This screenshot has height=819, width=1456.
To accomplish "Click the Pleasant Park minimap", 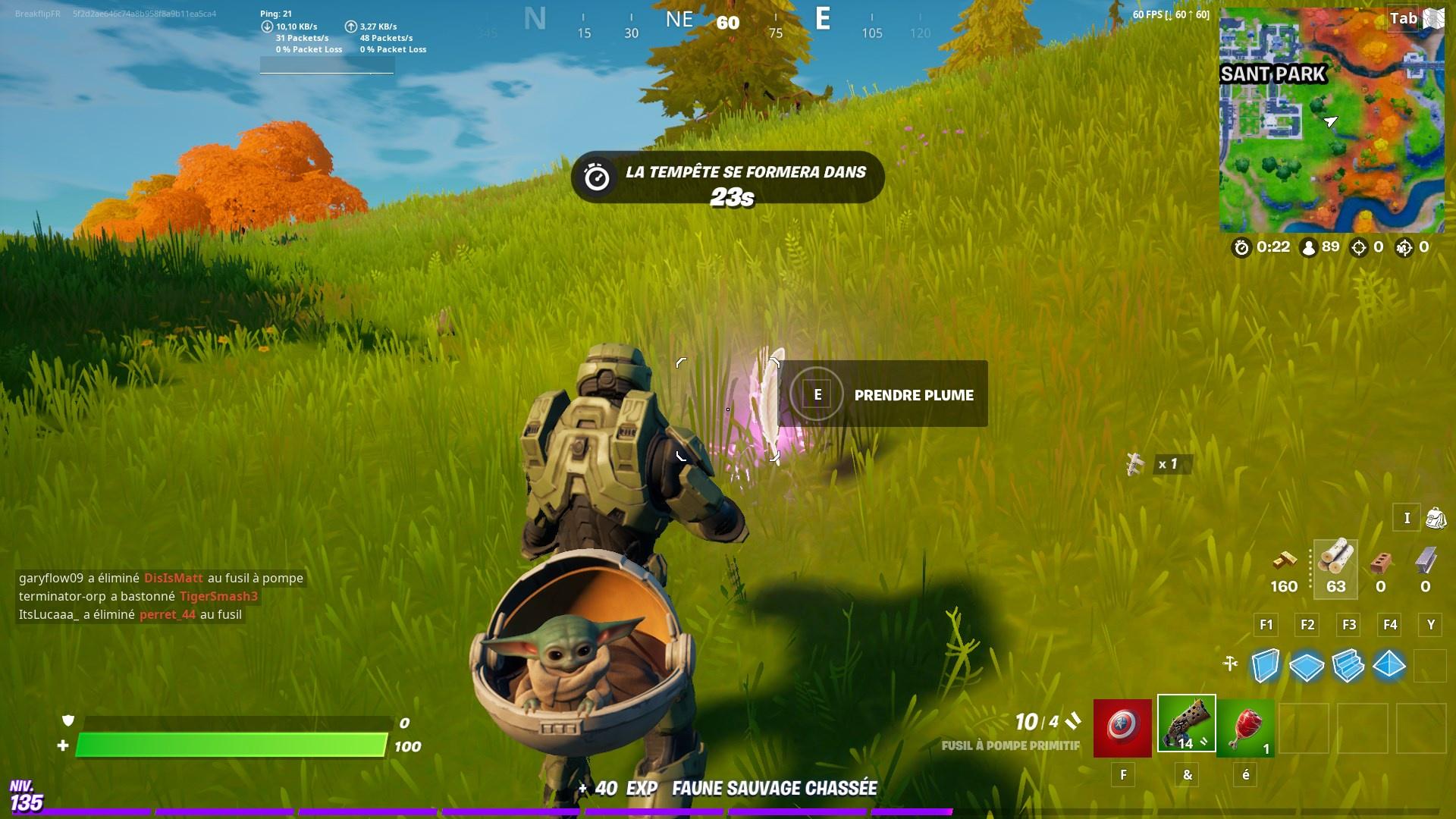I will [x=1335, y=121].
